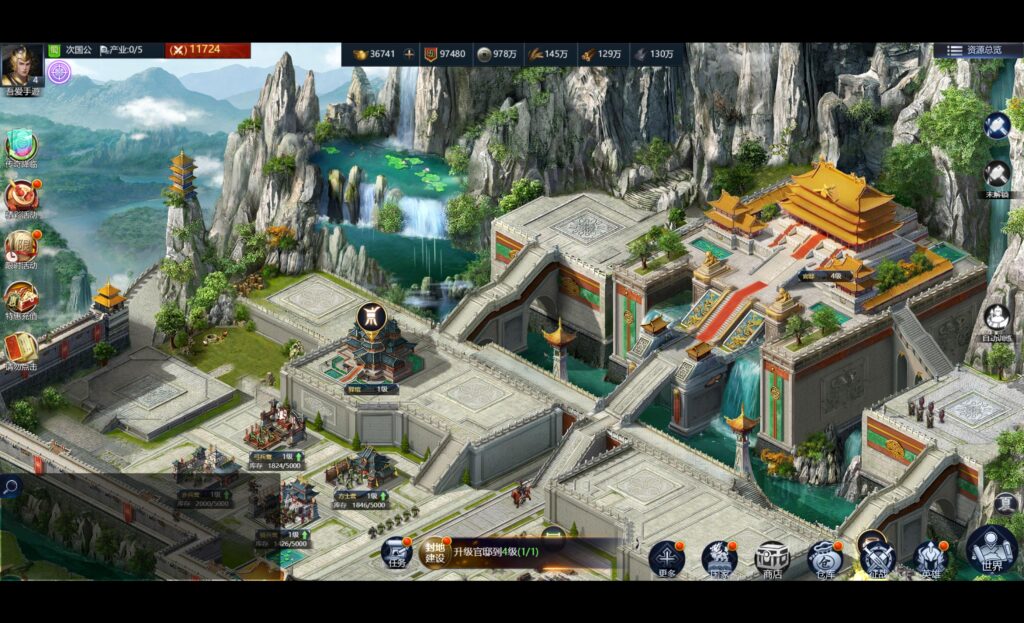Open the 限时活动 limited-time events
Screen dimensions: 1024x623
[21, 247]
